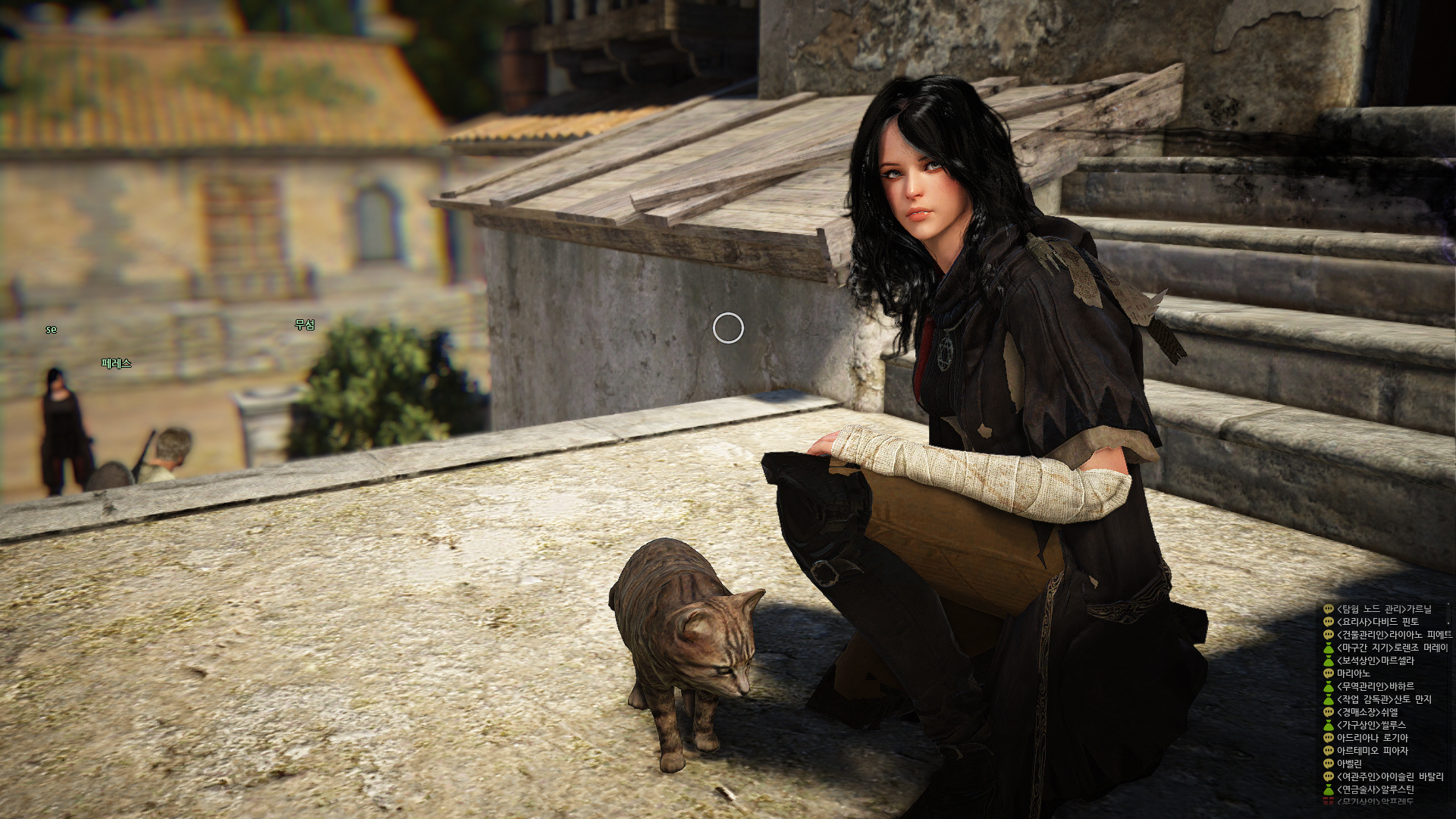
Task: Choose 경매소장 쉬엘 from the list
Action: (1367, 712)
